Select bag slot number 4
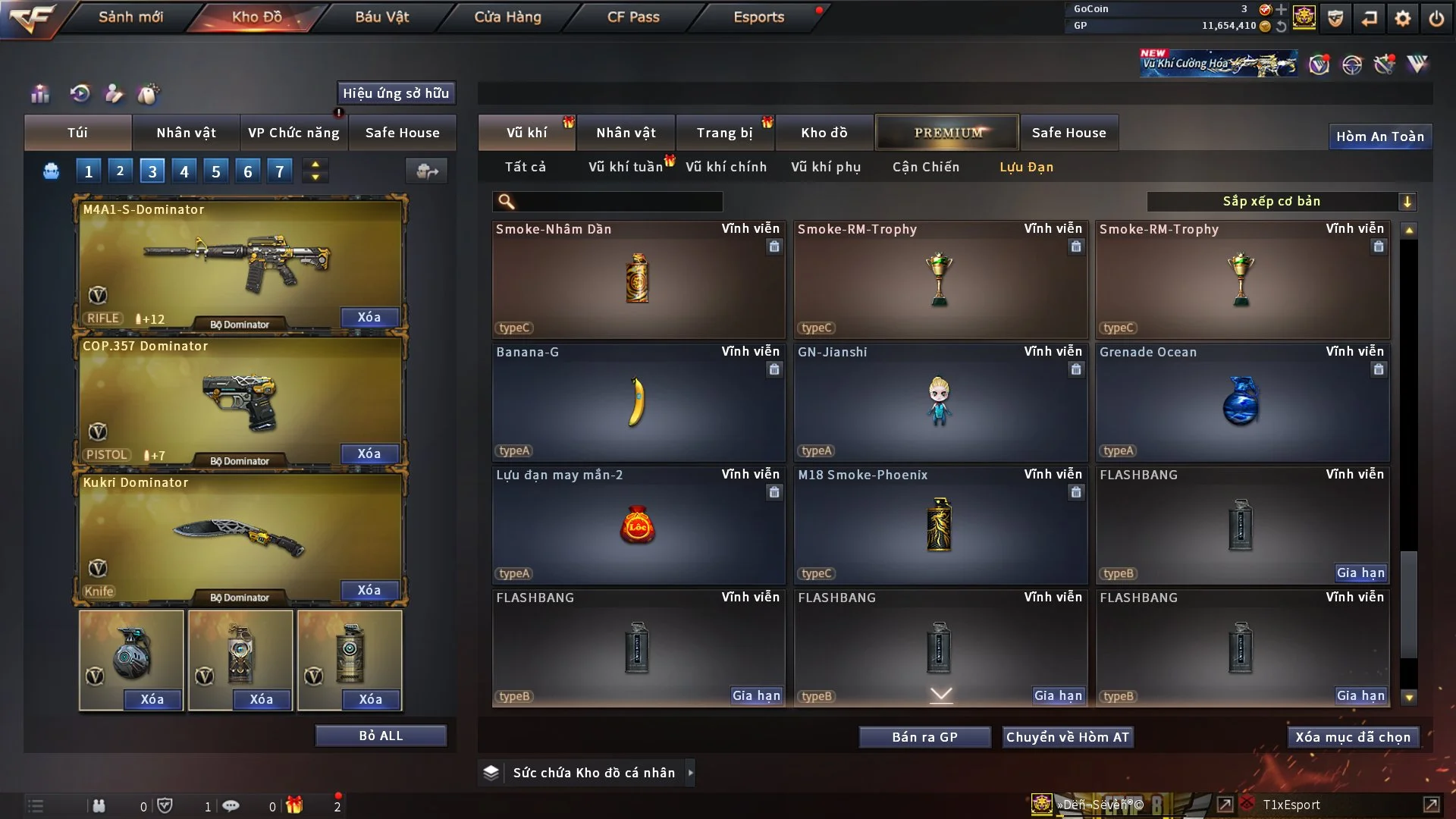The height and width of the screenshot is (819, 1456). tap(184, 171)
